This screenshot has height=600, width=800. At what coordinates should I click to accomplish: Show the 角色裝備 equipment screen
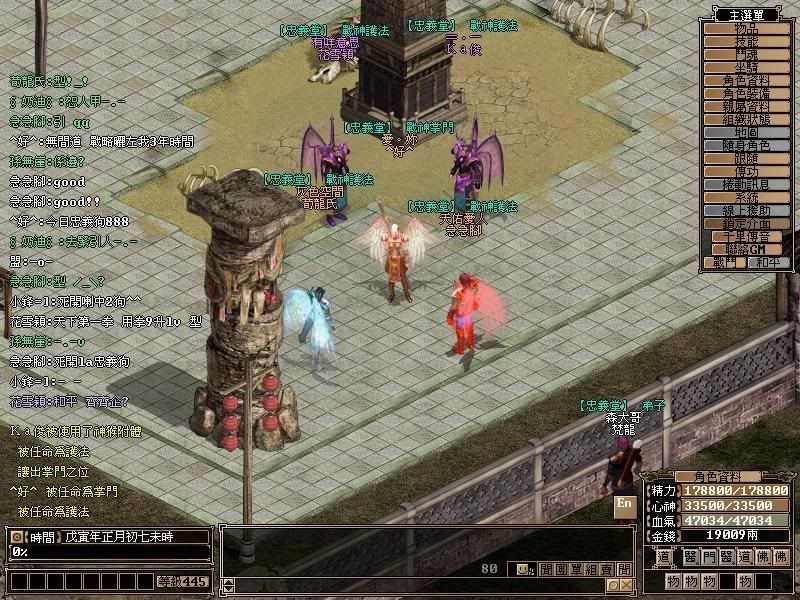tap(748, 94)
